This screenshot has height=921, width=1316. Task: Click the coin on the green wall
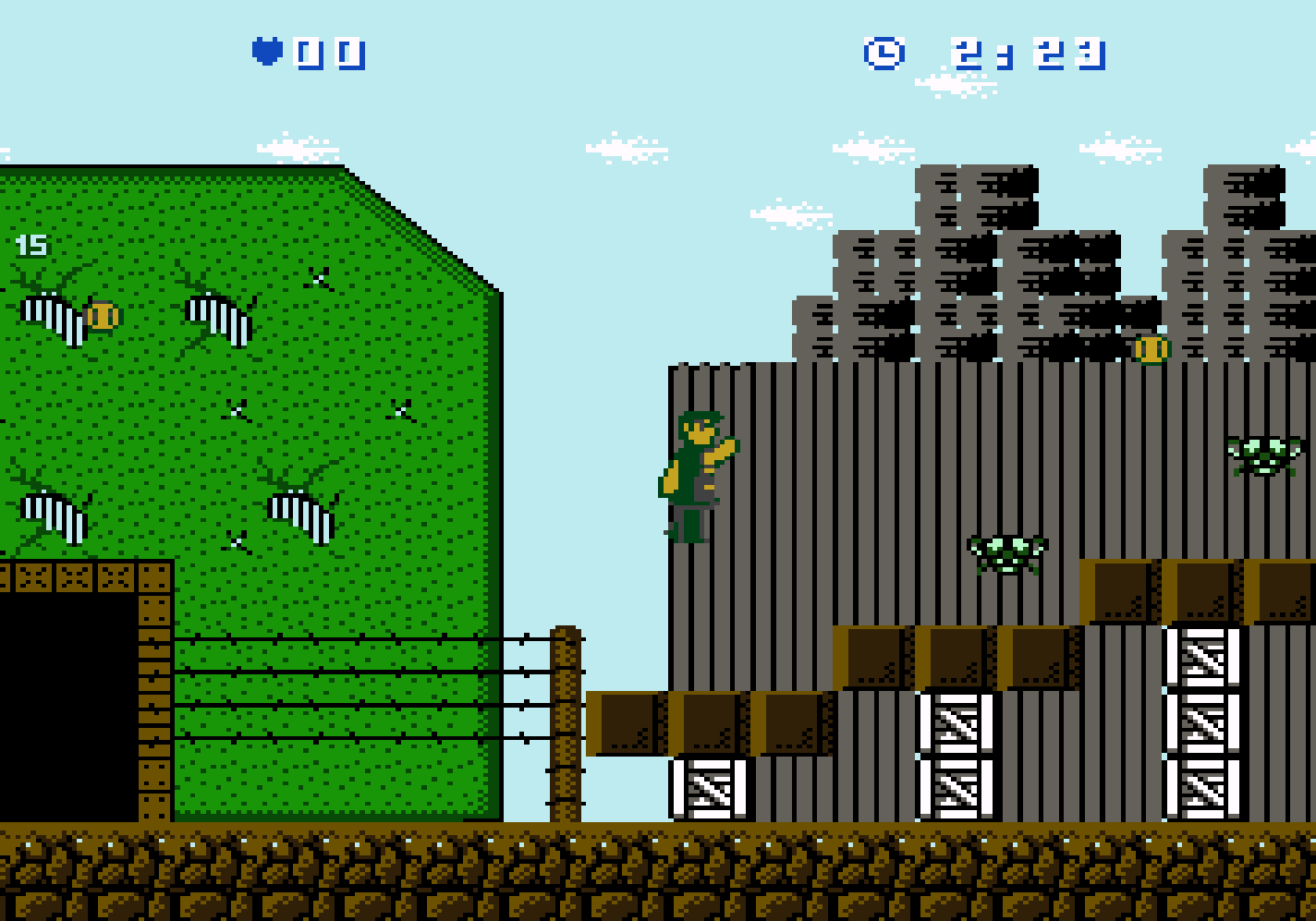(x=102, y=316)
